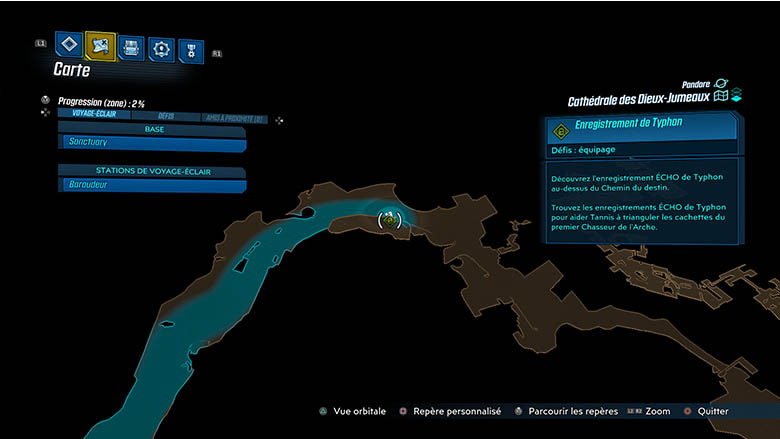Choose Sanctuary as fast travel destination
Screen dimensions: 780x439
coord(152,144)
